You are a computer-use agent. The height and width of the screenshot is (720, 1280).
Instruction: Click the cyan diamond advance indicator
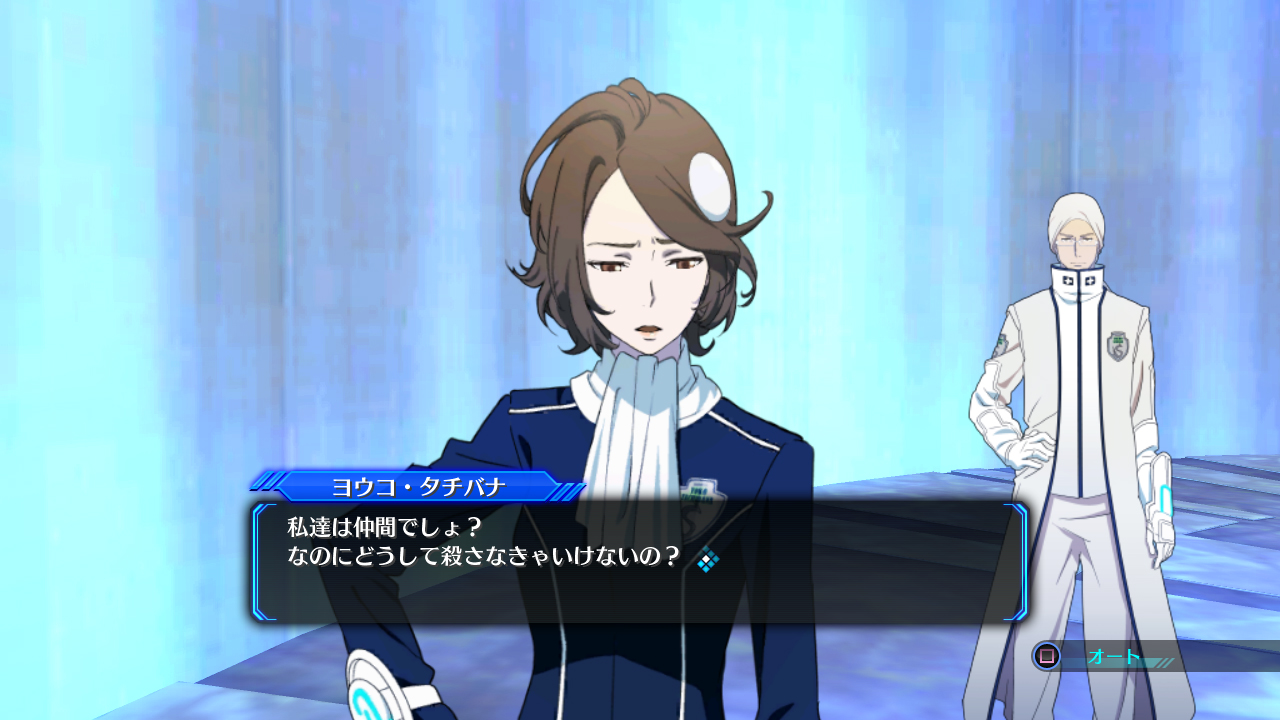[x=708, y=559]
